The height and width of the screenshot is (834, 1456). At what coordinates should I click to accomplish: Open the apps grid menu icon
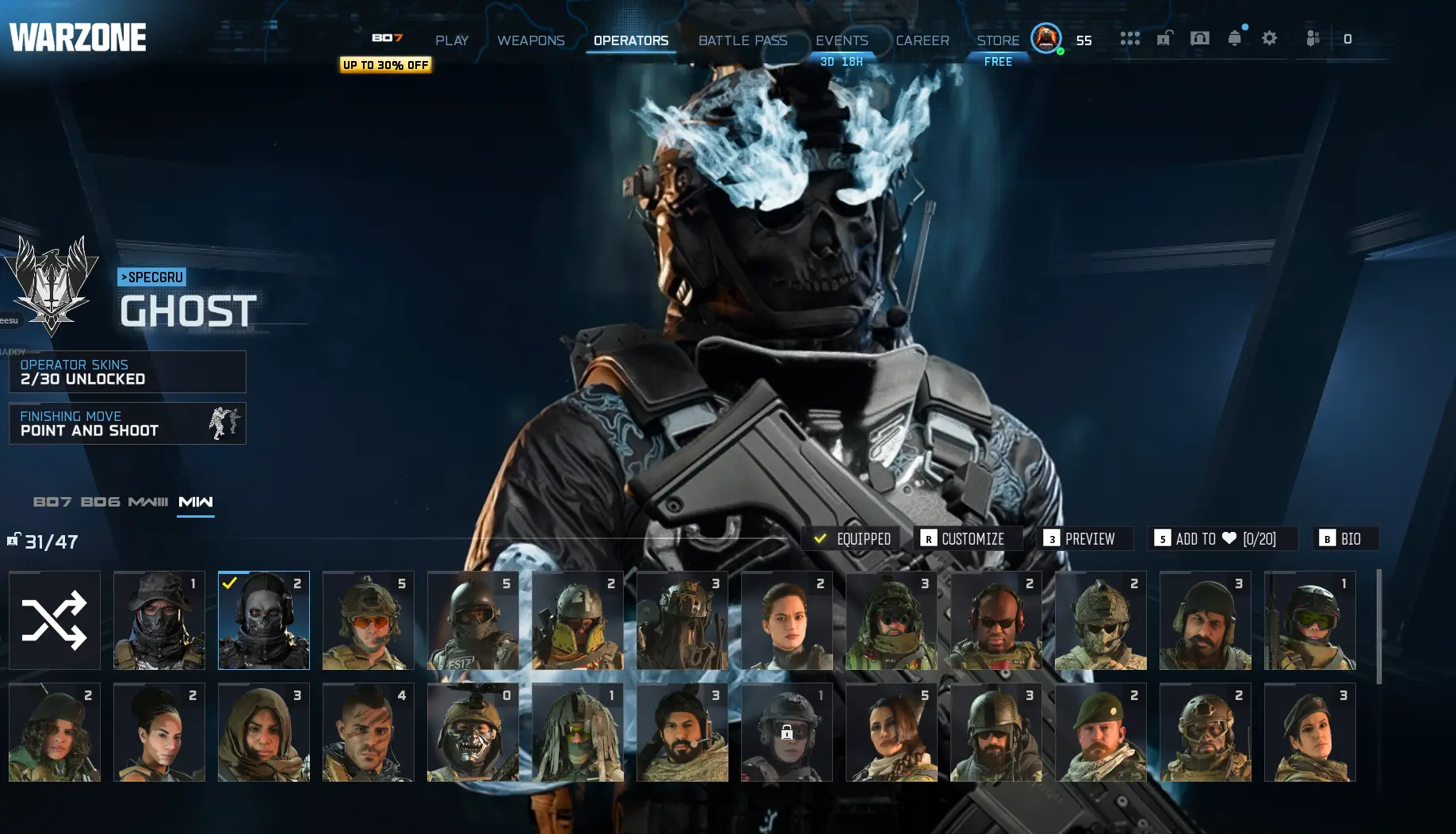(1129, 38)
